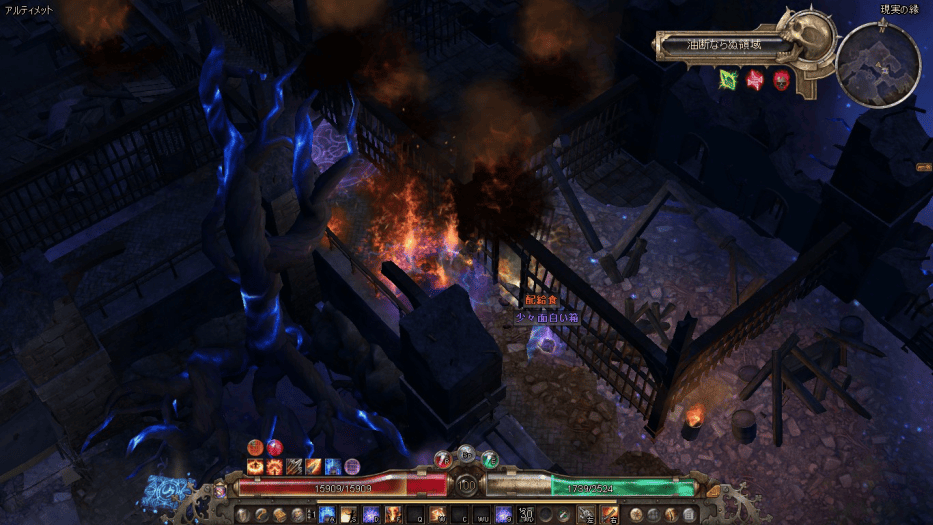Click the orange arrow tab on right edge
This screenshot has width=933, height=525.
point(923,168)
